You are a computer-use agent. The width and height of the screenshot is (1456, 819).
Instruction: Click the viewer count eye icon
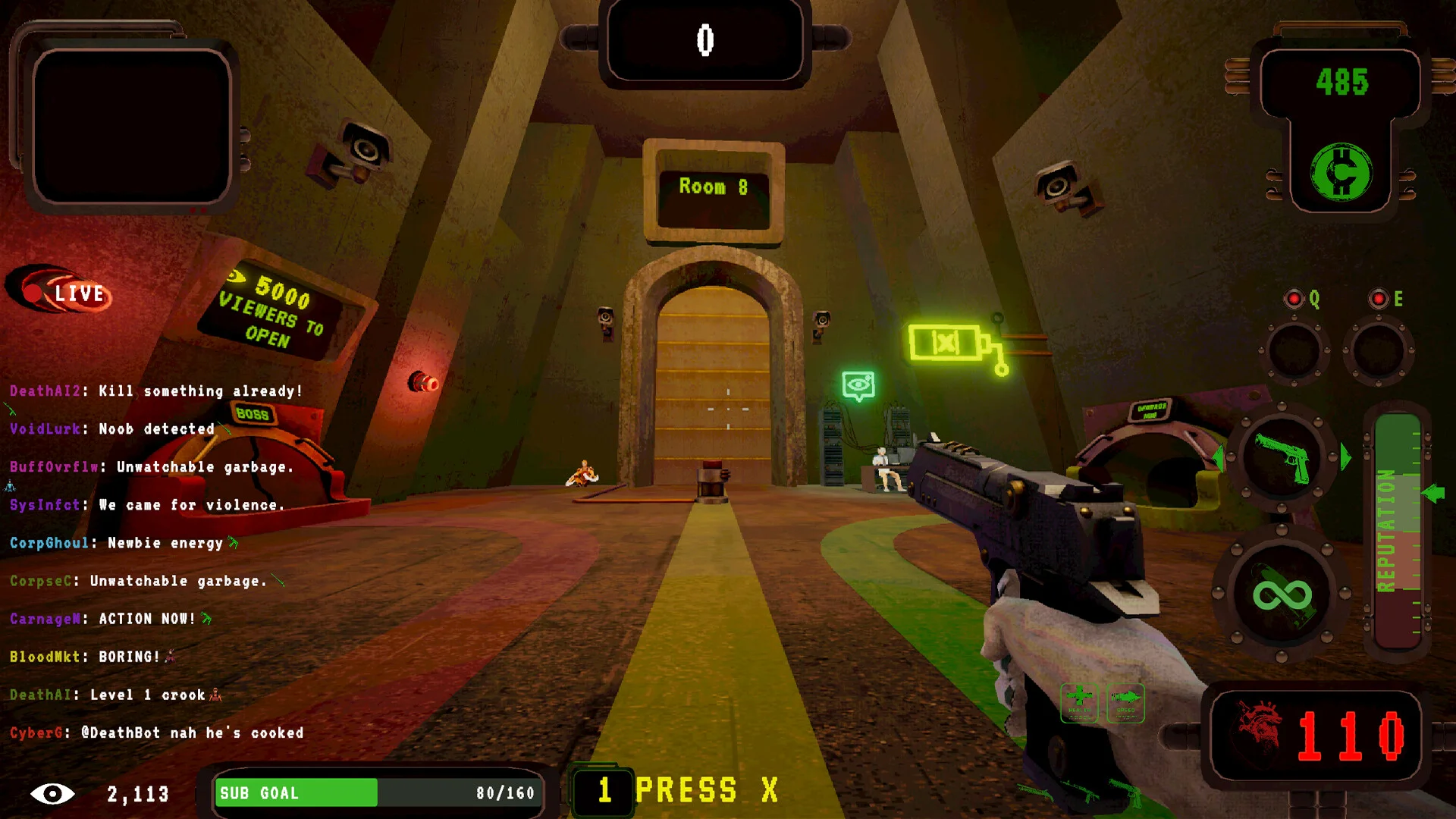click(x=52, y=794)
